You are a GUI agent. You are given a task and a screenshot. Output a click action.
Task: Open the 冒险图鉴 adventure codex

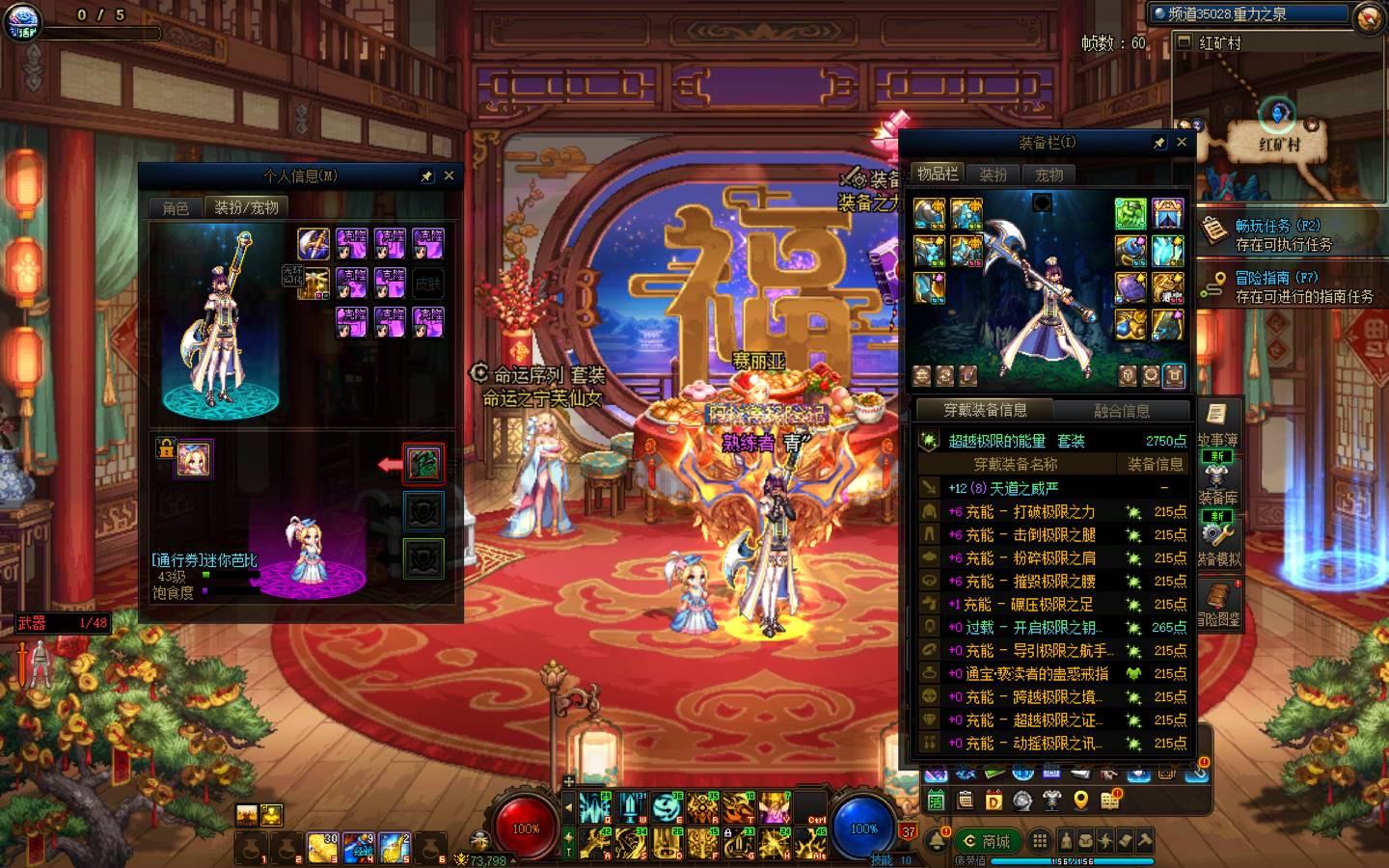1217,603
